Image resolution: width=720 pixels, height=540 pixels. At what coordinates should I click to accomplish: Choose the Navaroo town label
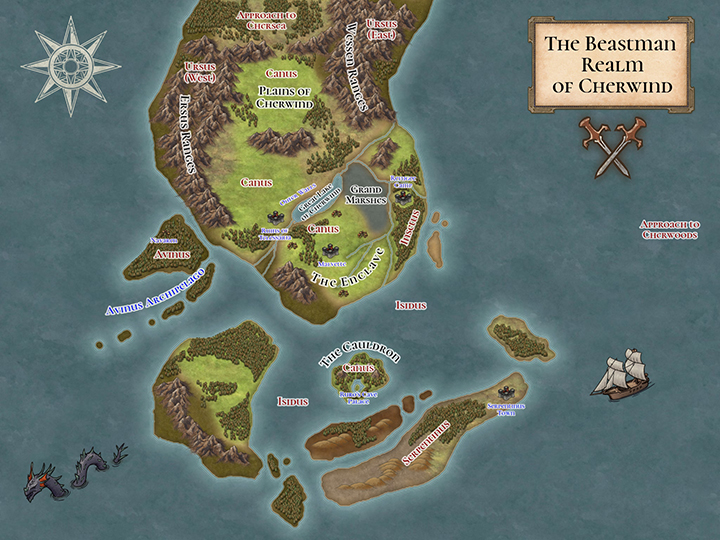point(164,241)
